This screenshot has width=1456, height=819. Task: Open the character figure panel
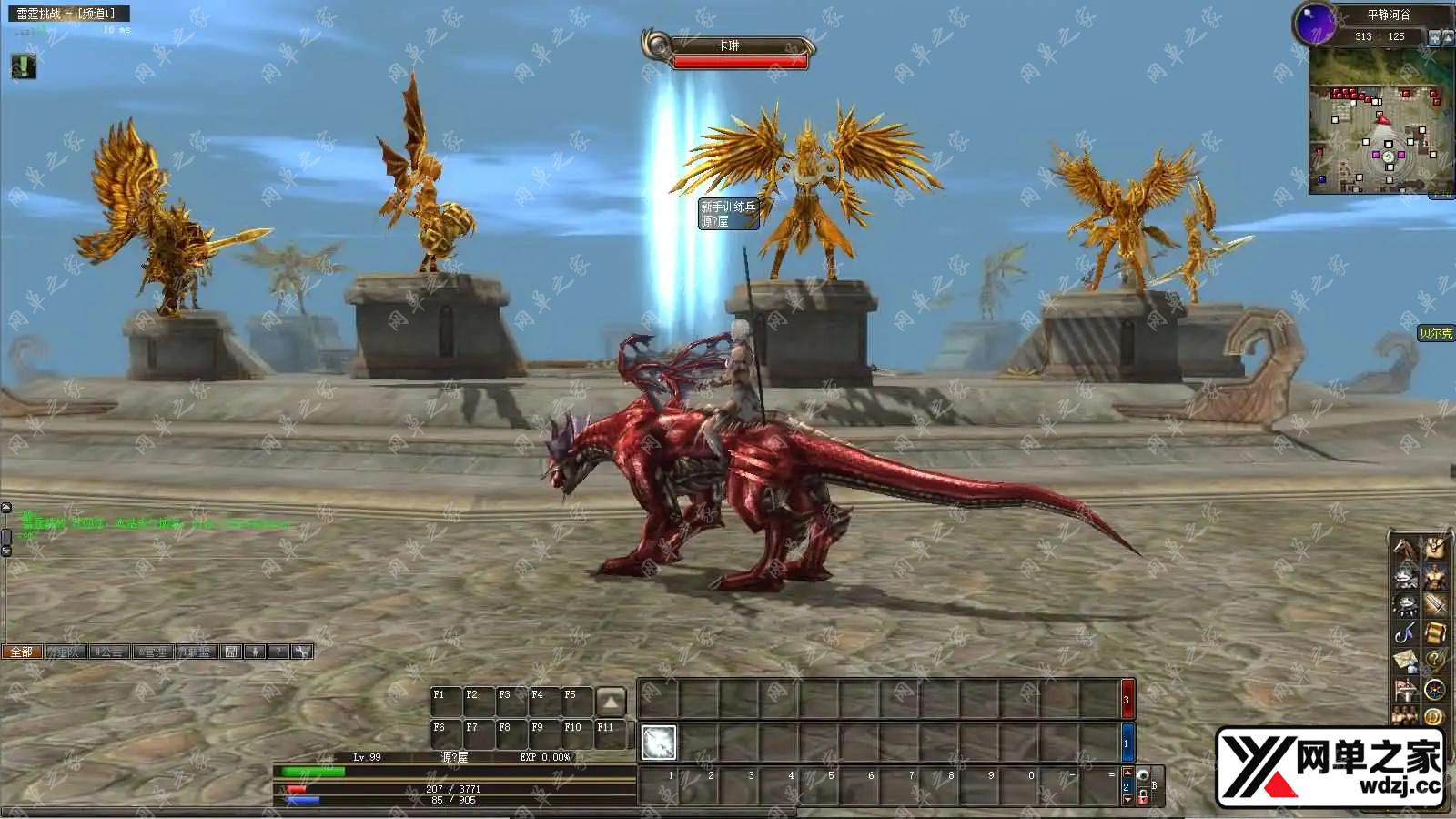pos(1435,577)
